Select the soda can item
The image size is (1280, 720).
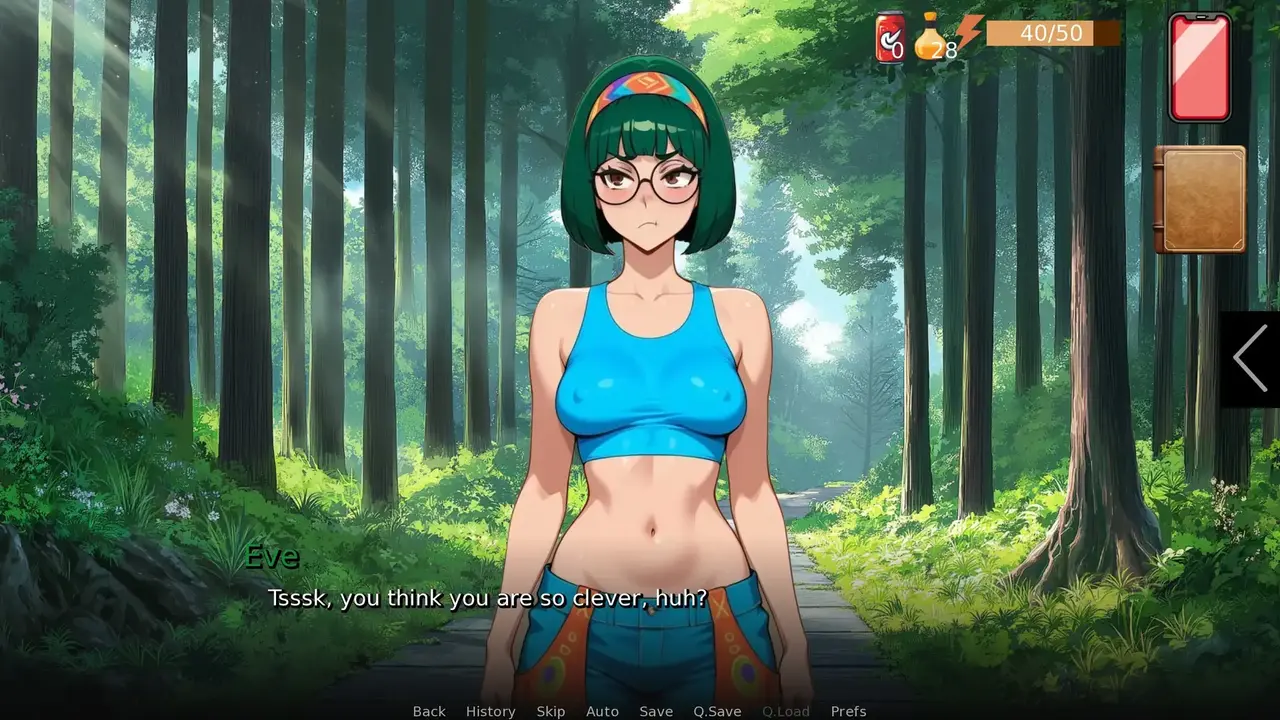889,38
